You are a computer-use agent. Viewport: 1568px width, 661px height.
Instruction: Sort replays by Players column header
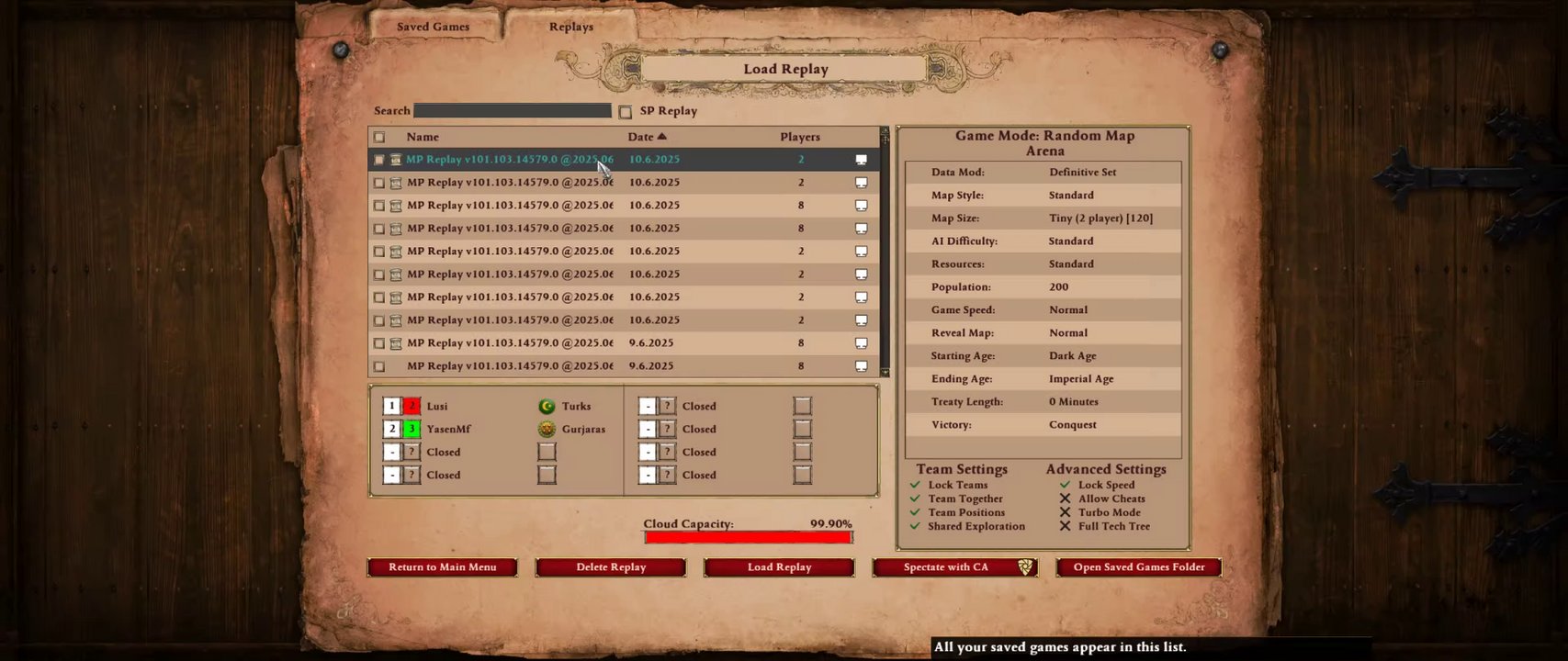pos(799,137)
